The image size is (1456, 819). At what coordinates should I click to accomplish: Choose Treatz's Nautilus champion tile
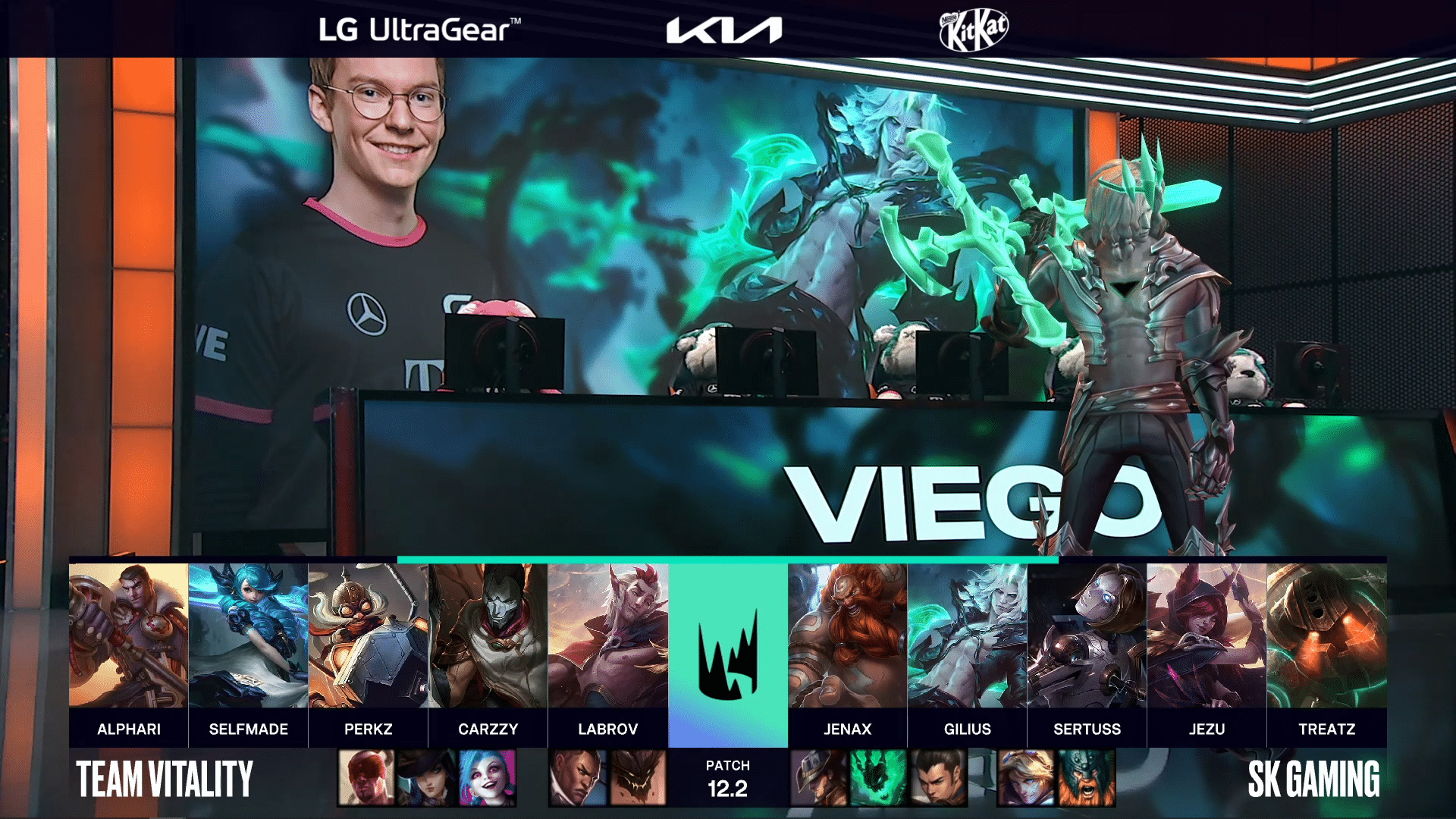[x=1326, y=635]
